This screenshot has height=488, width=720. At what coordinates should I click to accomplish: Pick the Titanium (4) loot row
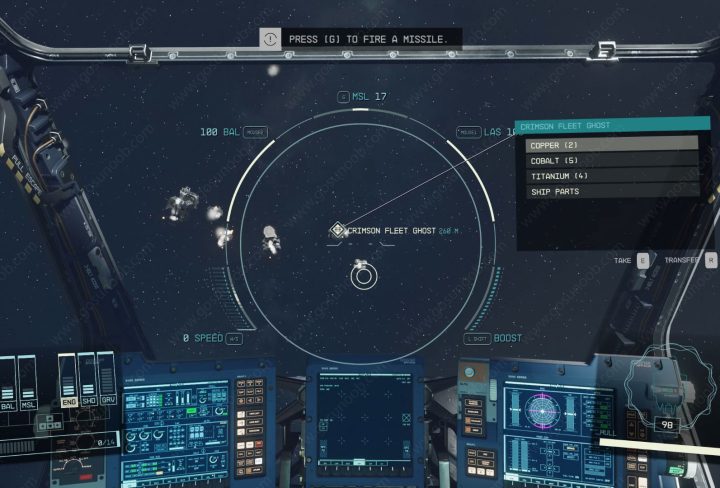(611, 176)
